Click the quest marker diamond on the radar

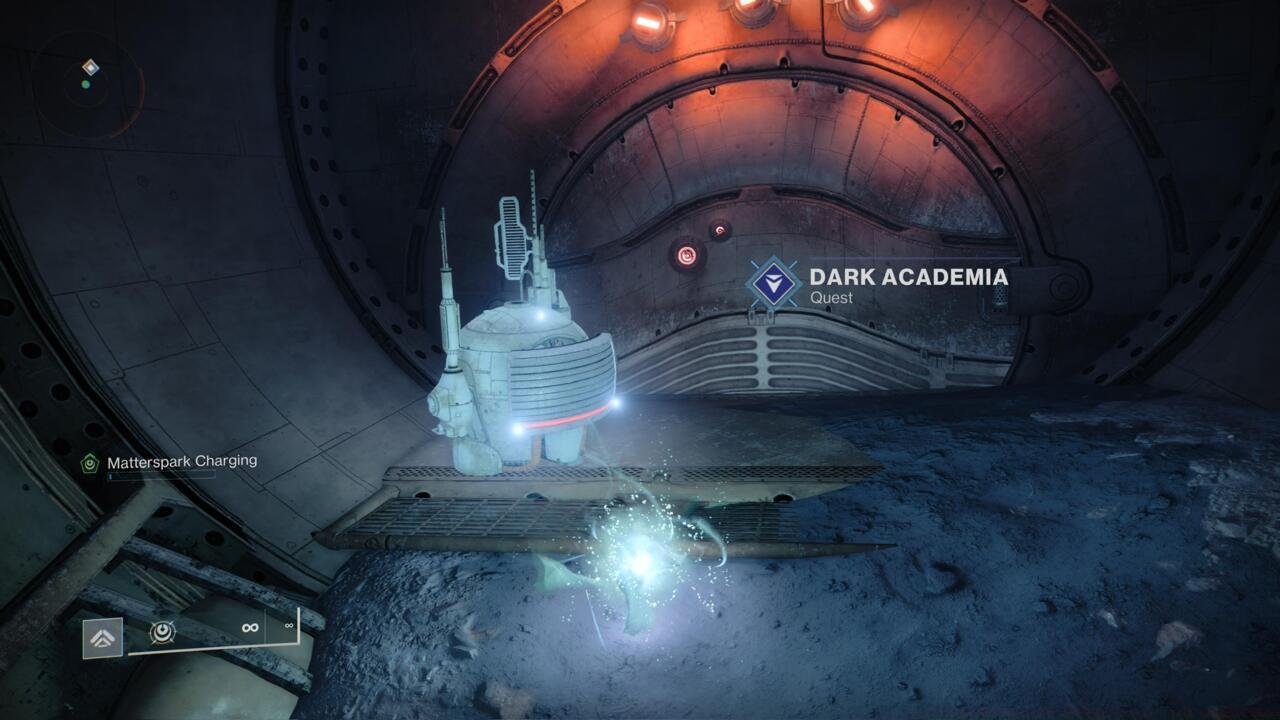pyautogui.click(x=91, y=69)
